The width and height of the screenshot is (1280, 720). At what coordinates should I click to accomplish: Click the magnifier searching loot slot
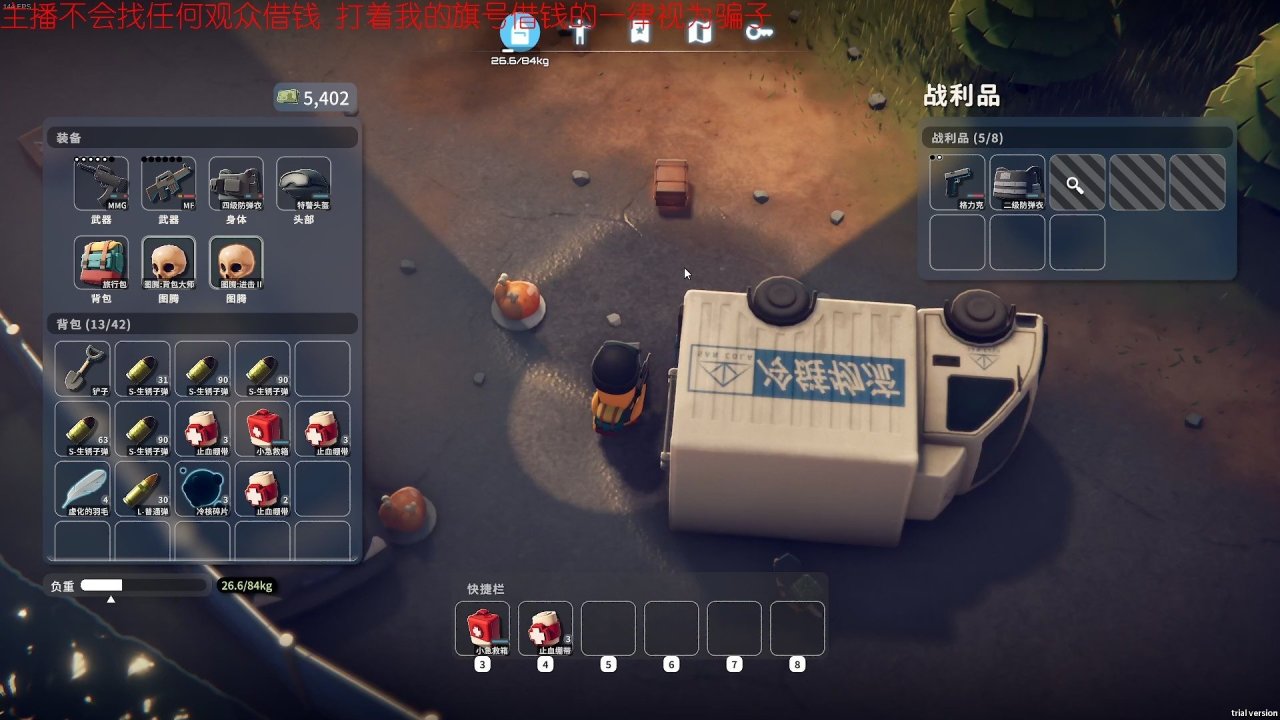1077,182
